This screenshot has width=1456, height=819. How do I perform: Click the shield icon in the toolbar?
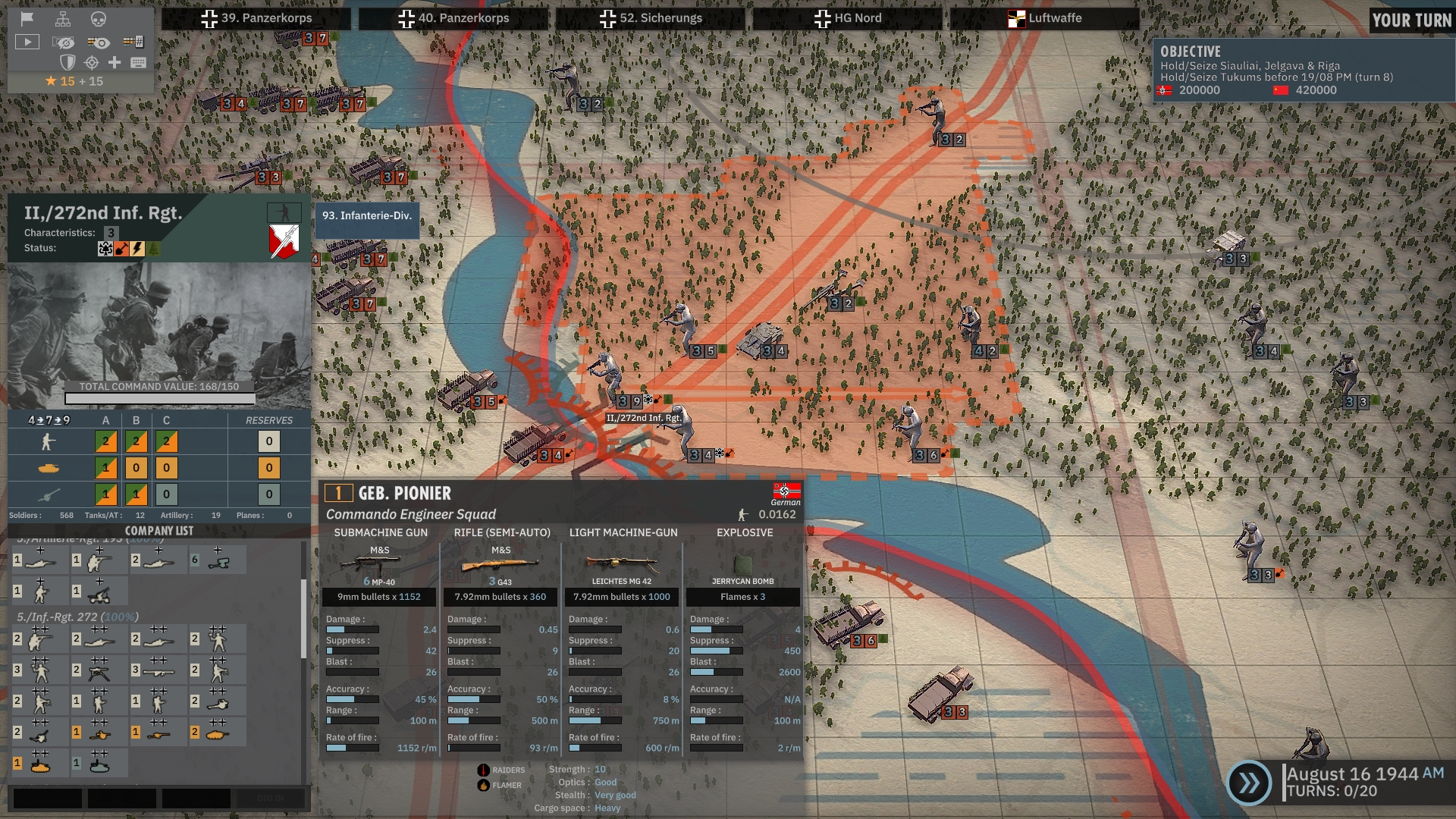click(67, 62)
